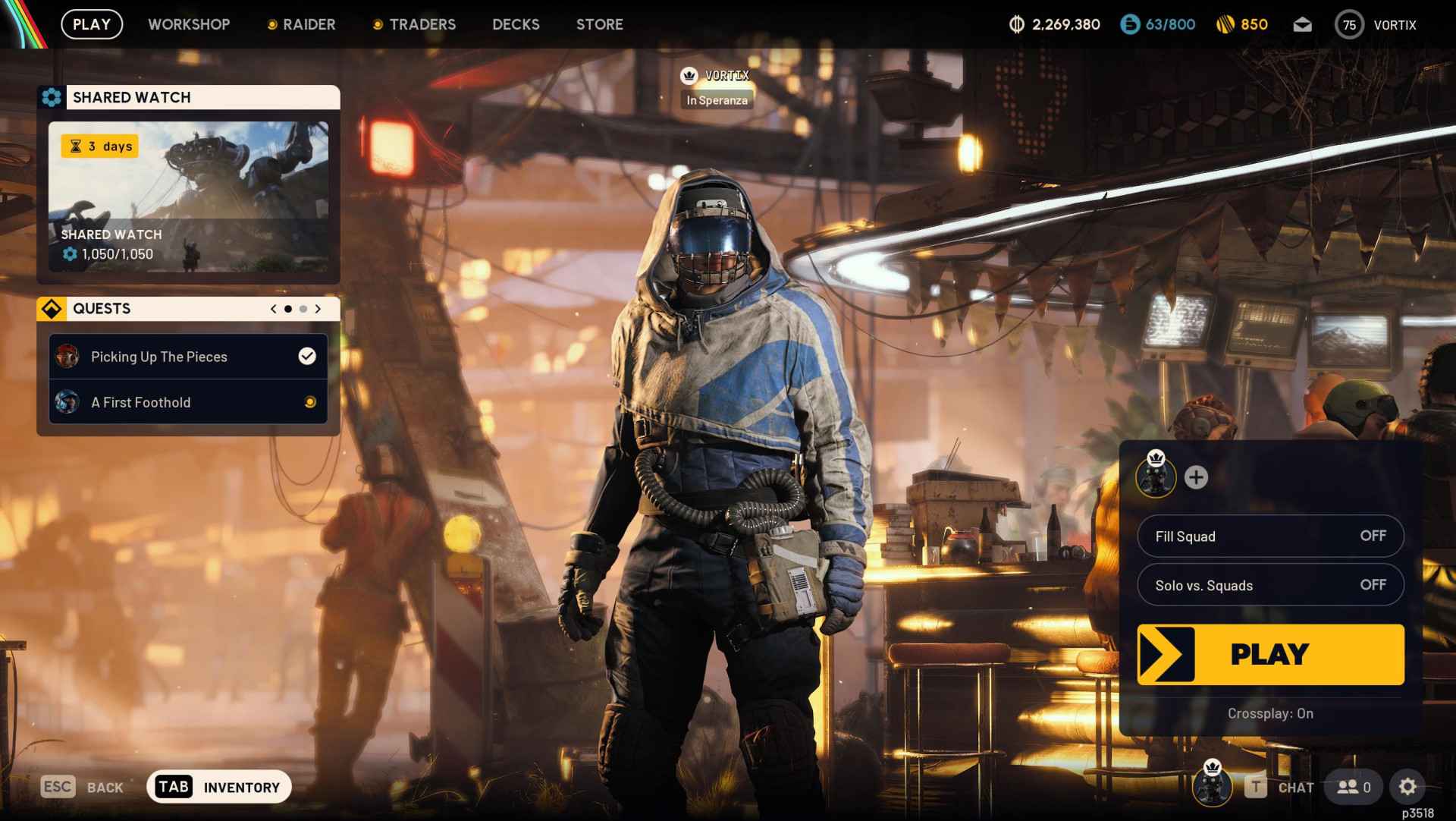Screen dimensions: 1456x821
Task: Open the mail inbox icon
Action: 1302,24
